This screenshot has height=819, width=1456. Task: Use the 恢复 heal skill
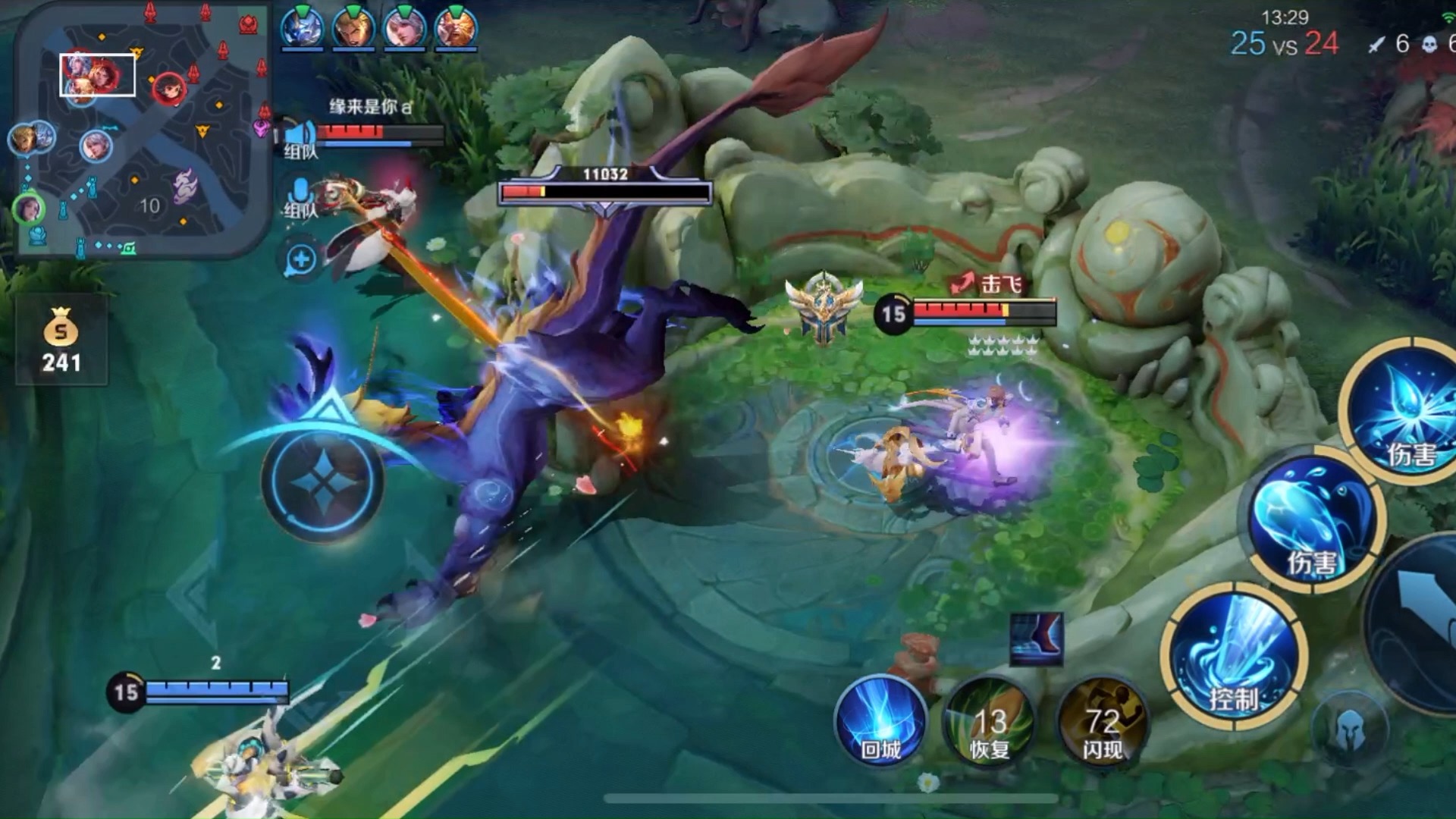click(x=990, y=723)
